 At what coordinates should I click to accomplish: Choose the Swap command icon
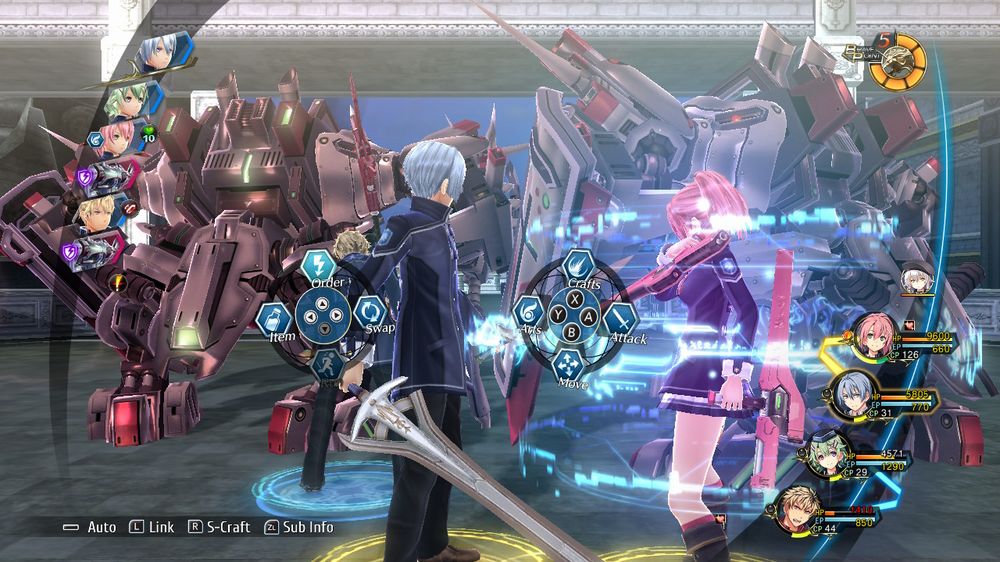coord(369,310)
